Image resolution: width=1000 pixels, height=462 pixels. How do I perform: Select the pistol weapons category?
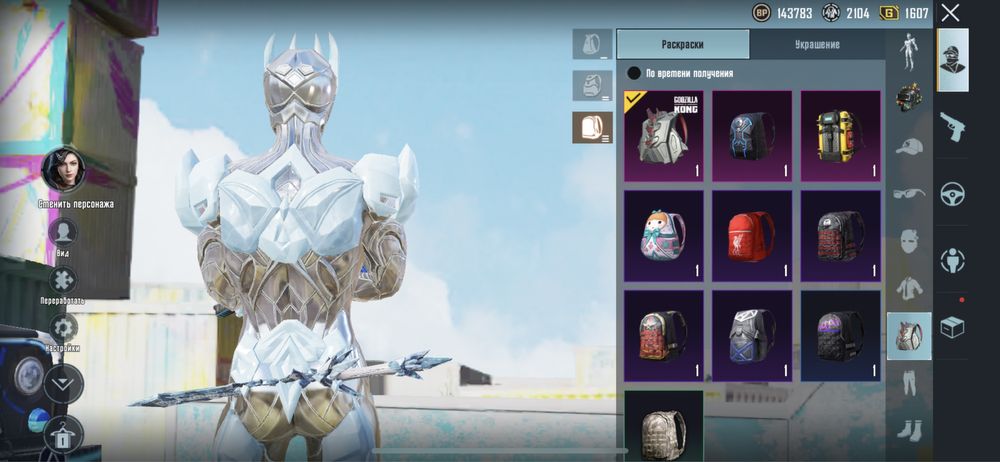click(x=952, y=126)
